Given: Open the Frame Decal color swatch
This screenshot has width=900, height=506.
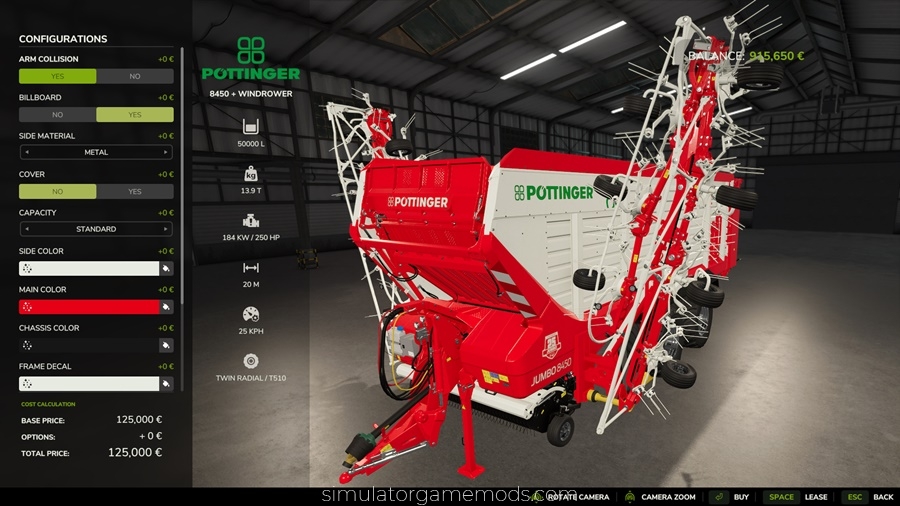Looking at the screenshot, I should 88,384.
